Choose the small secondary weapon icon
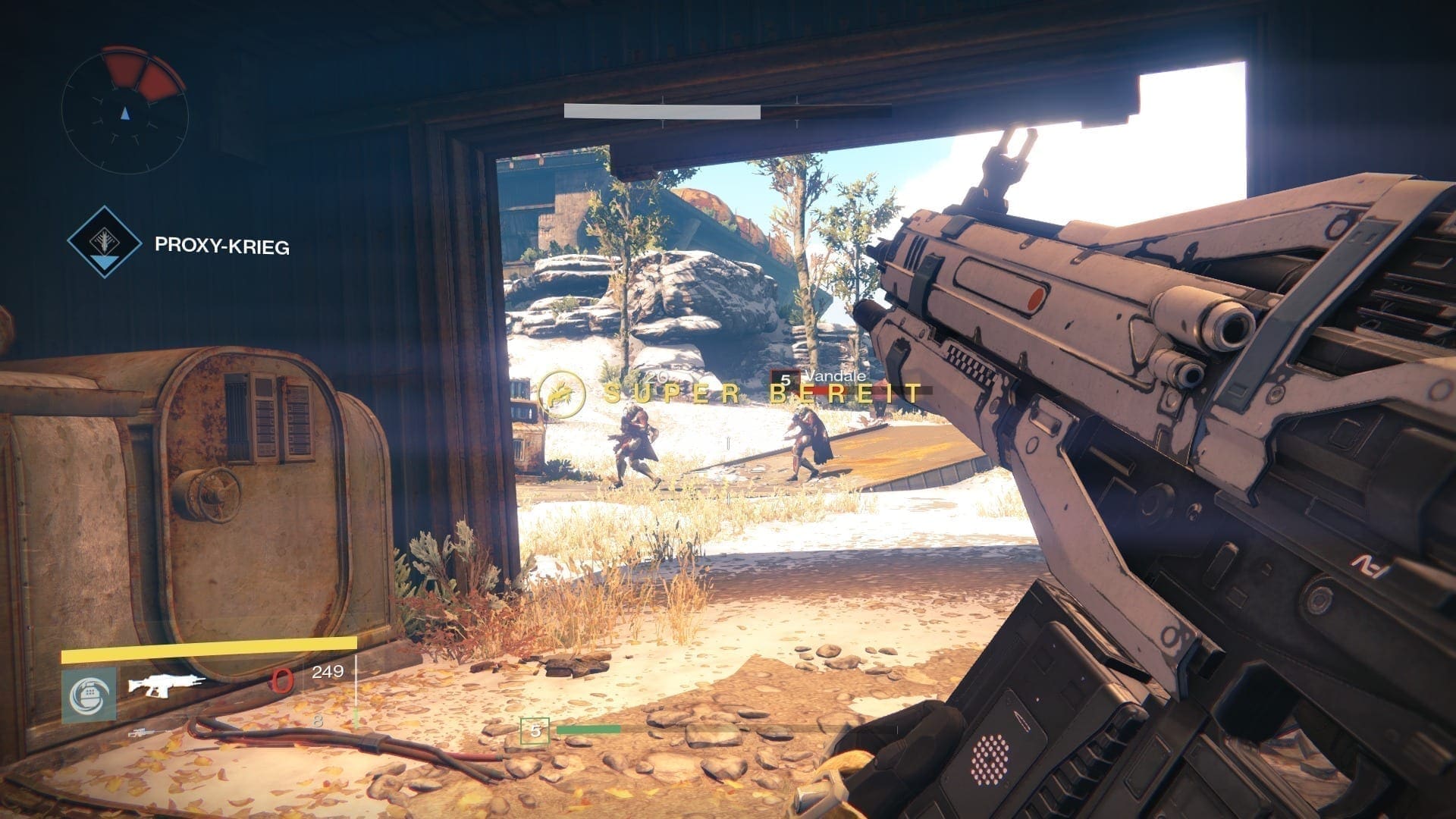The width and height of the screenshot is (1456, 819). 144,733
